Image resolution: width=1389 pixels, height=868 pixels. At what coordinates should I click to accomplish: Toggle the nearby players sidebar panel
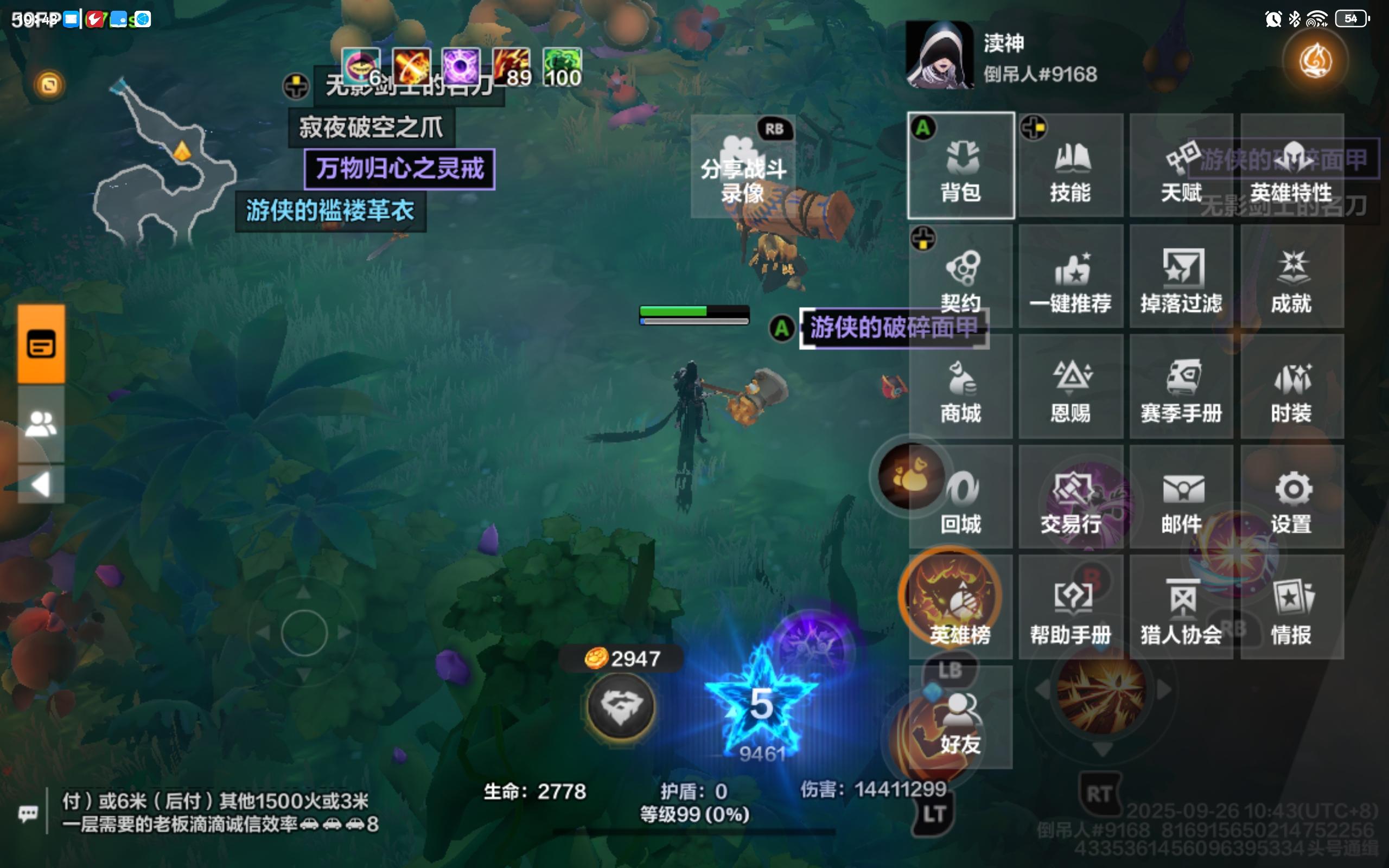pos(40,425)
